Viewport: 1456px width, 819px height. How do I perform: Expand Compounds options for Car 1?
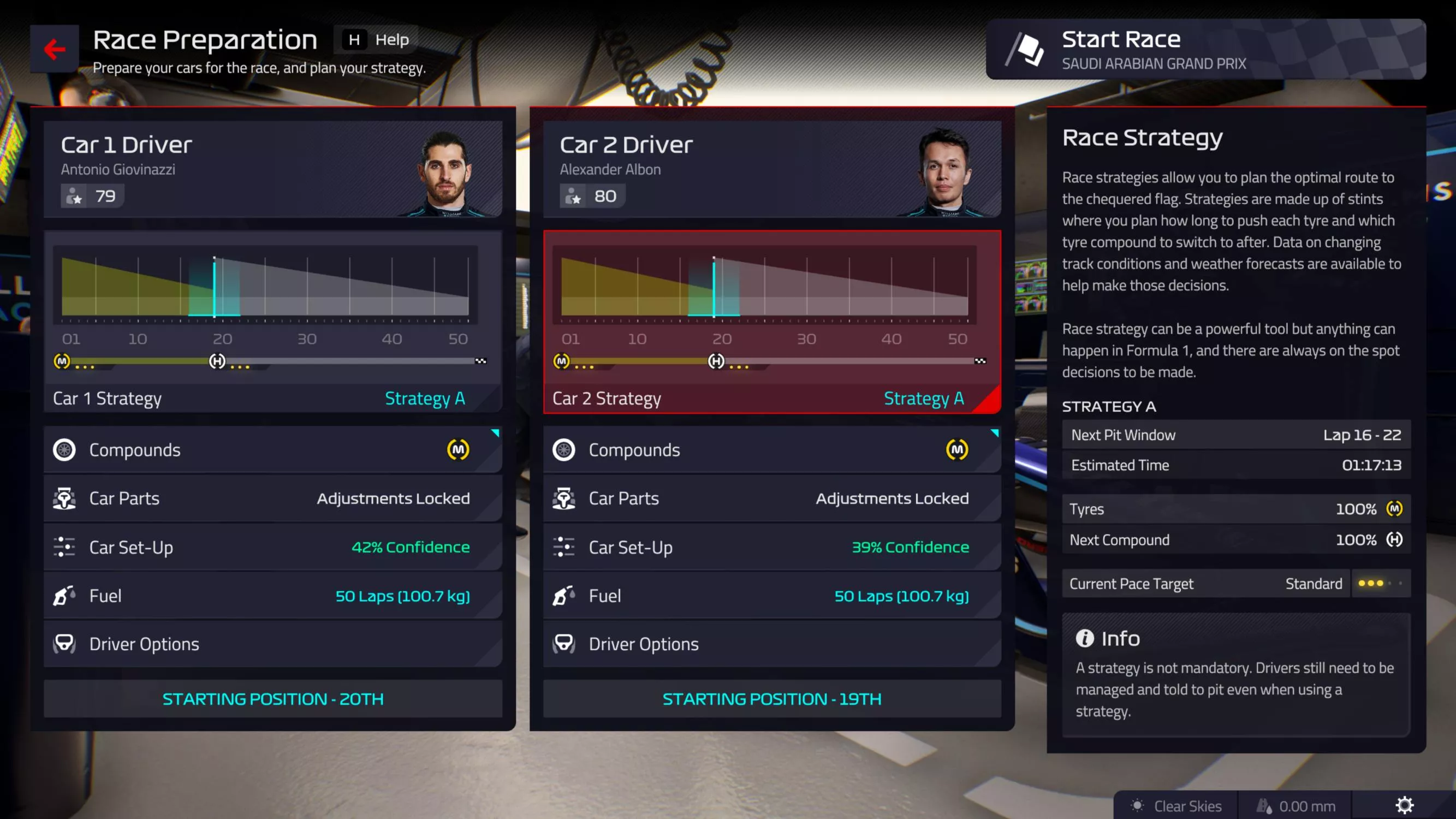273,449
